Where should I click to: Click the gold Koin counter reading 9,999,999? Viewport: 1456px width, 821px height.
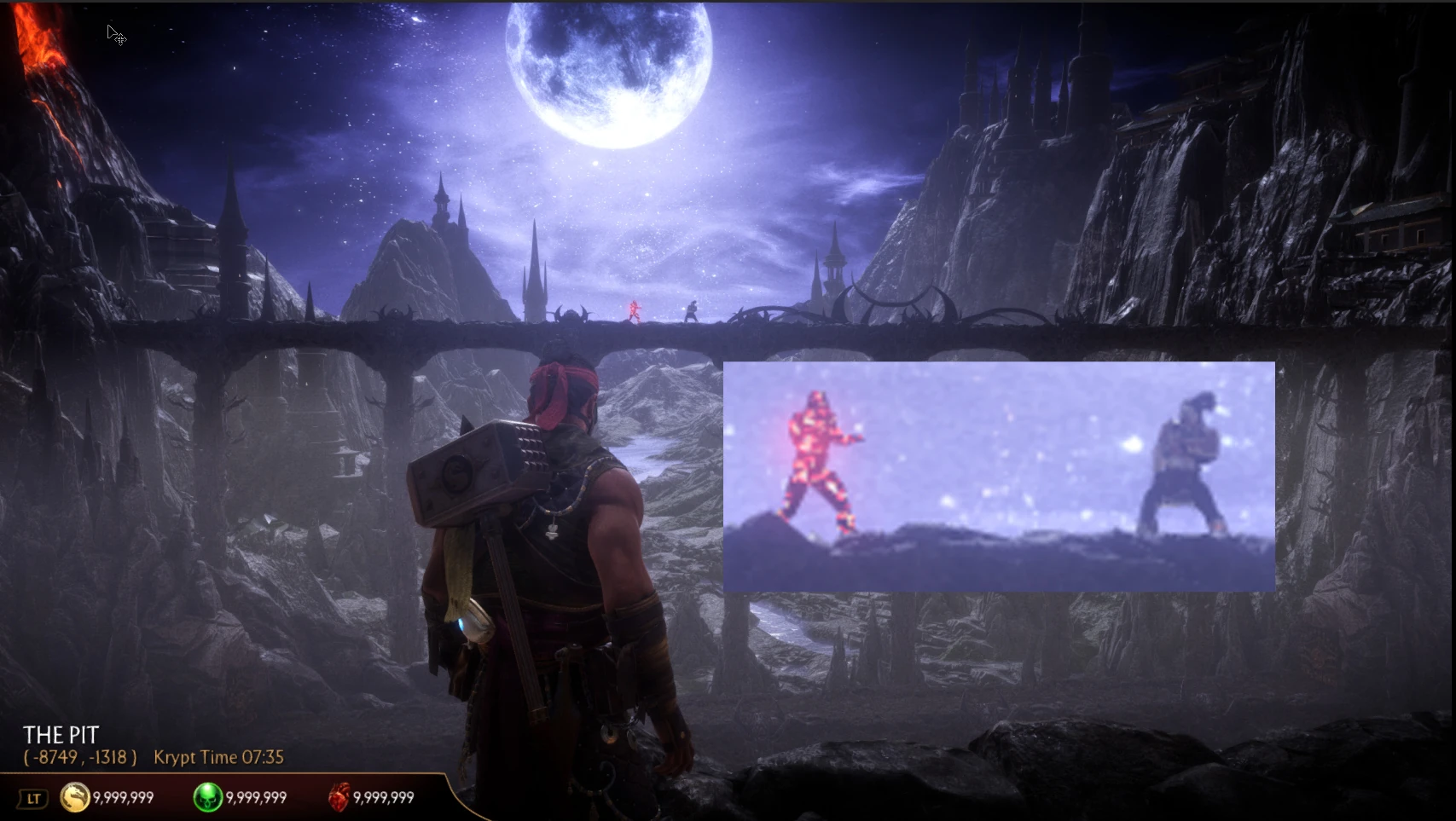click(124, 798)
